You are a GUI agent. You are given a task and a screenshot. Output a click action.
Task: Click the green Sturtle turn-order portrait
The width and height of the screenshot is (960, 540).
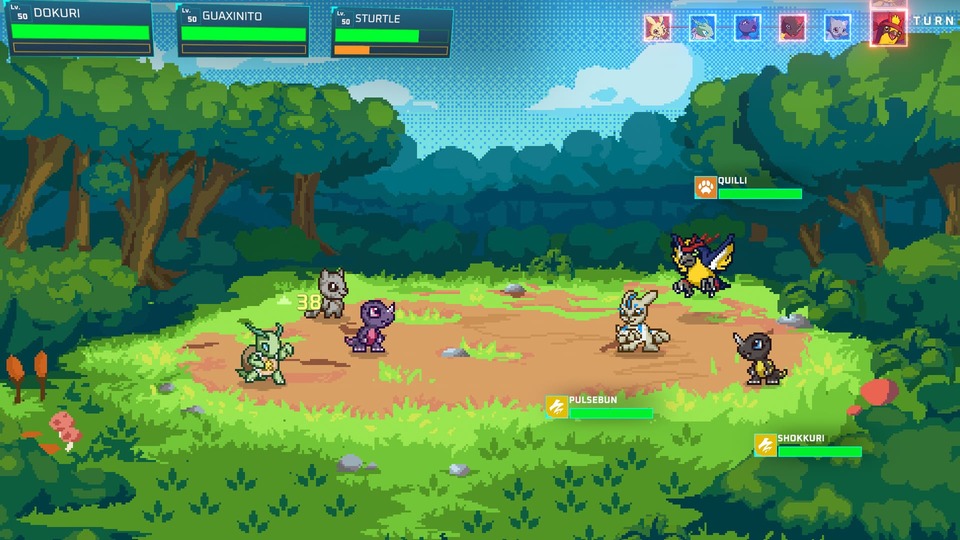pos(702,27)
